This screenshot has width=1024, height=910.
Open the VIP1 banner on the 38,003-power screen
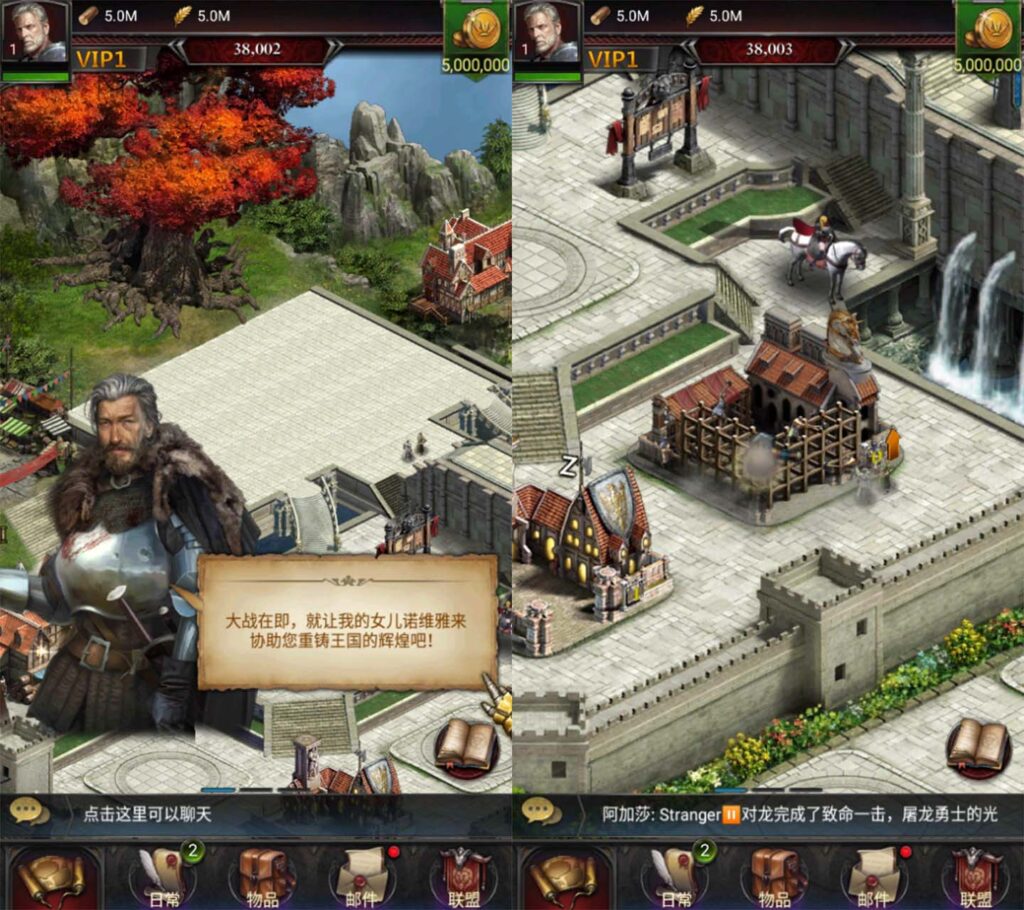tap(614, 59)
